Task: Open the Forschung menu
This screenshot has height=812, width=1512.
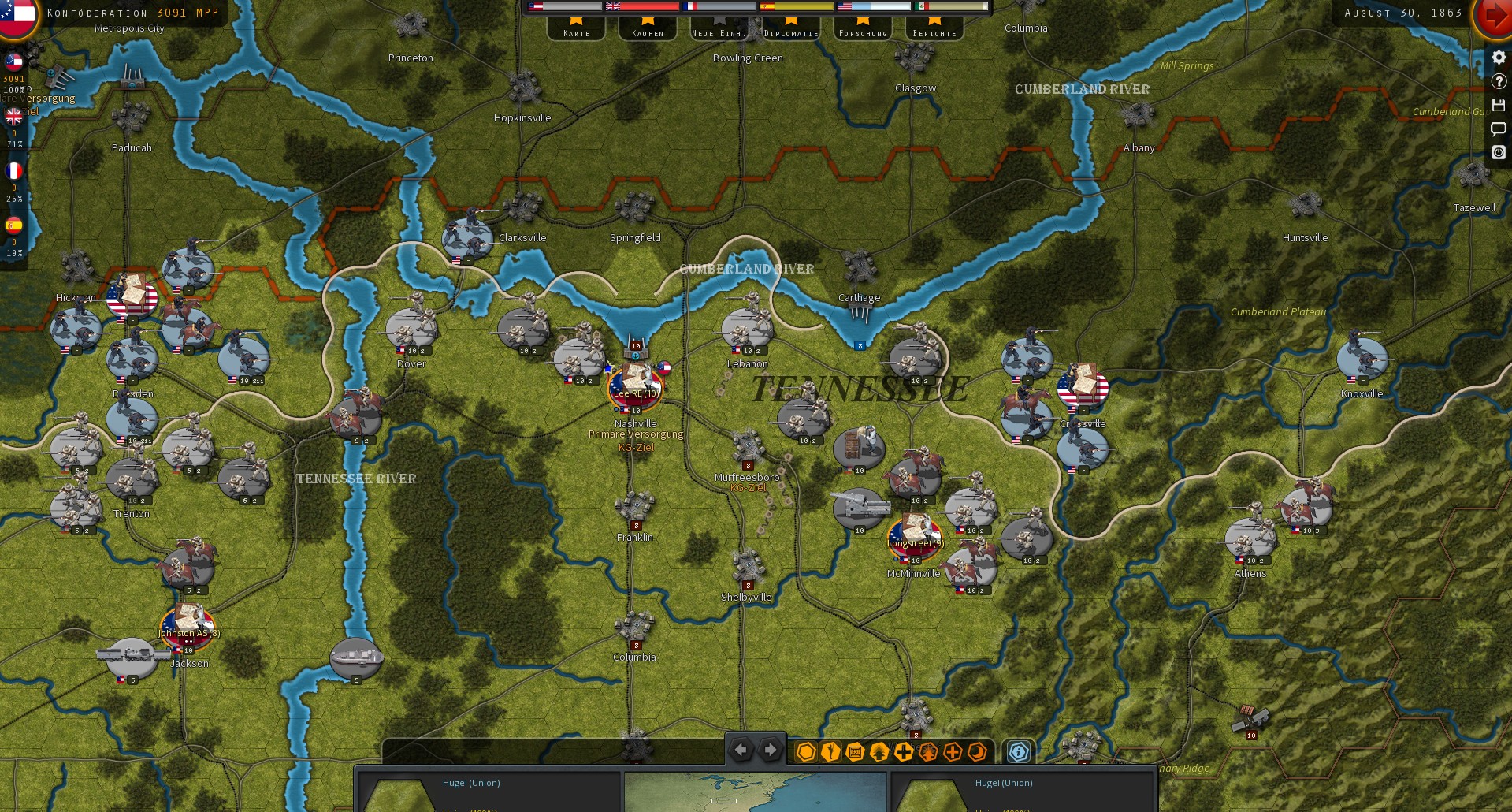Action: coord(862,33)
